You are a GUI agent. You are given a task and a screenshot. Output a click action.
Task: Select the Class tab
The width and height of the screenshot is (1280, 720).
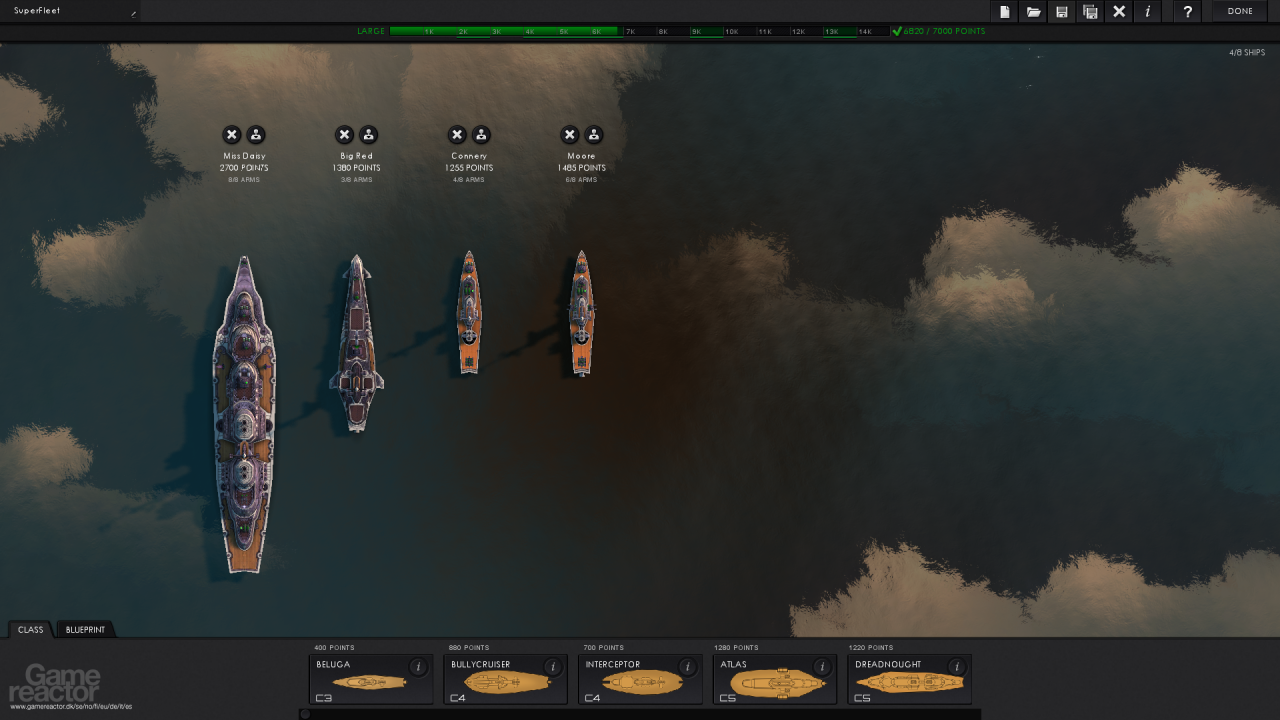click(31, 630)
